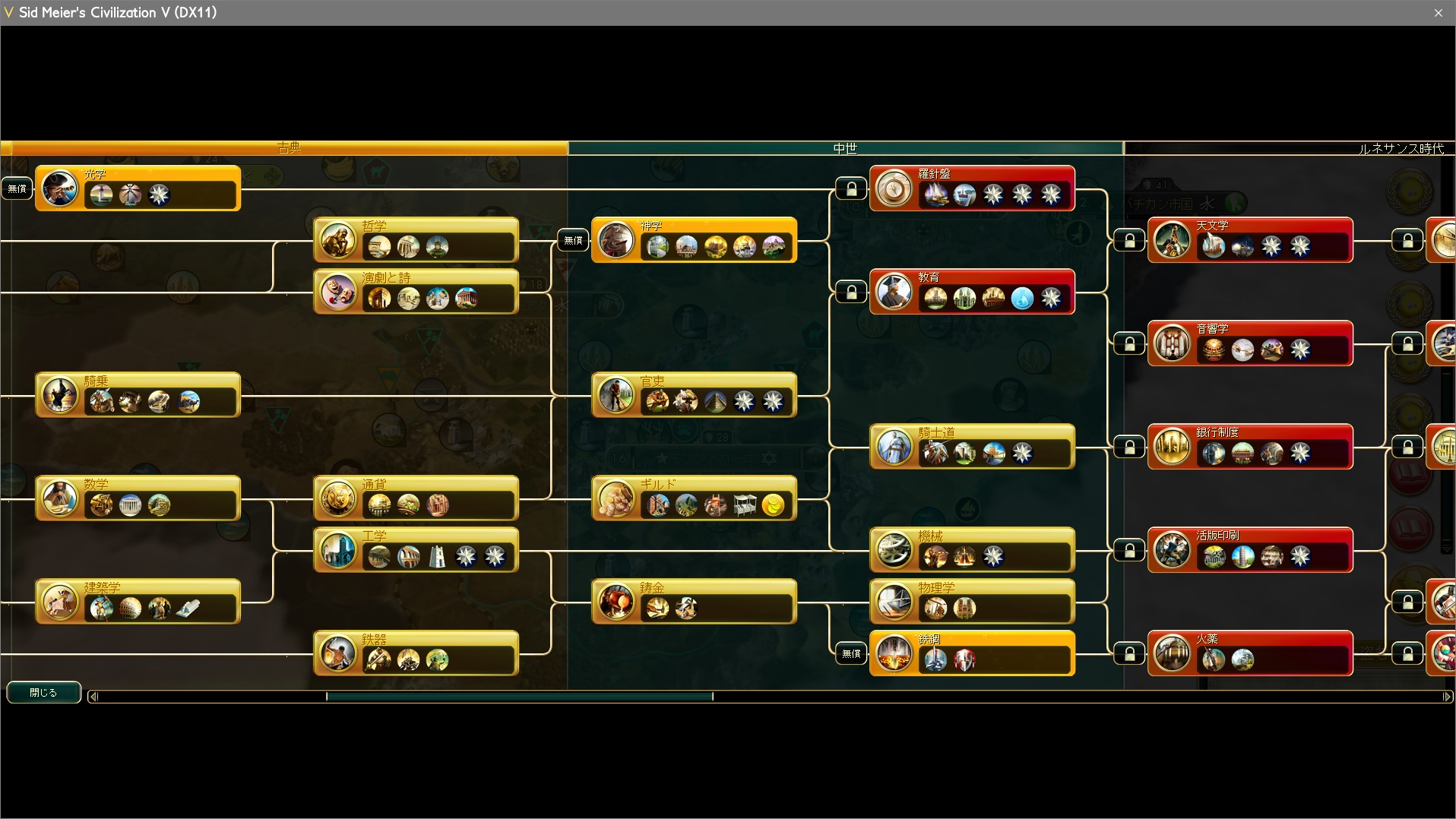Research the 鉄鋼 (Steel) technology

(972, 653)
